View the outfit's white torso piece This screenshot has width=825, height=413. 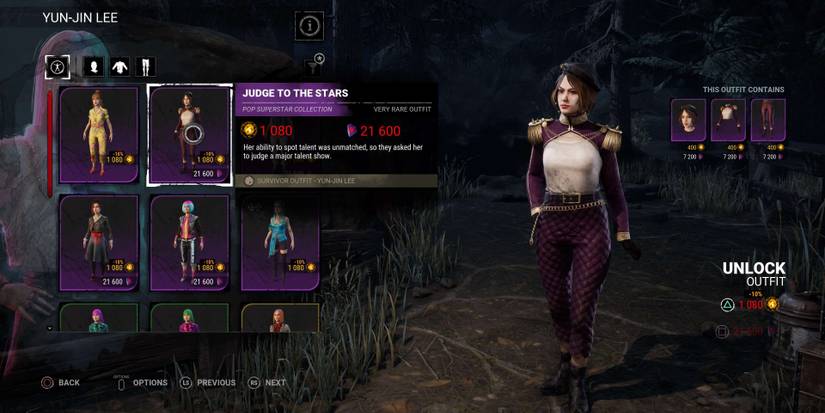point(728,119)
